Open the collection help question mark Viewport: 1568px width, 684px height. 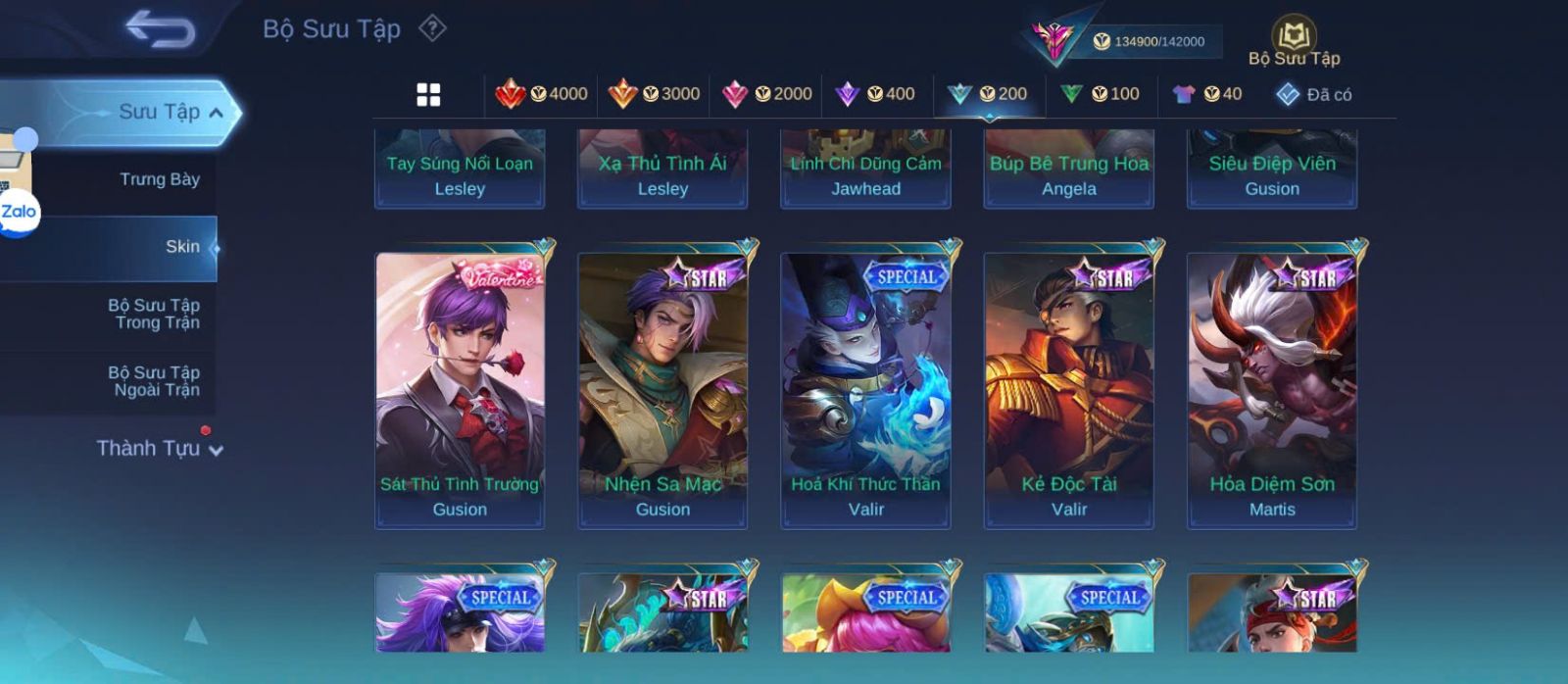coord(432,28)
